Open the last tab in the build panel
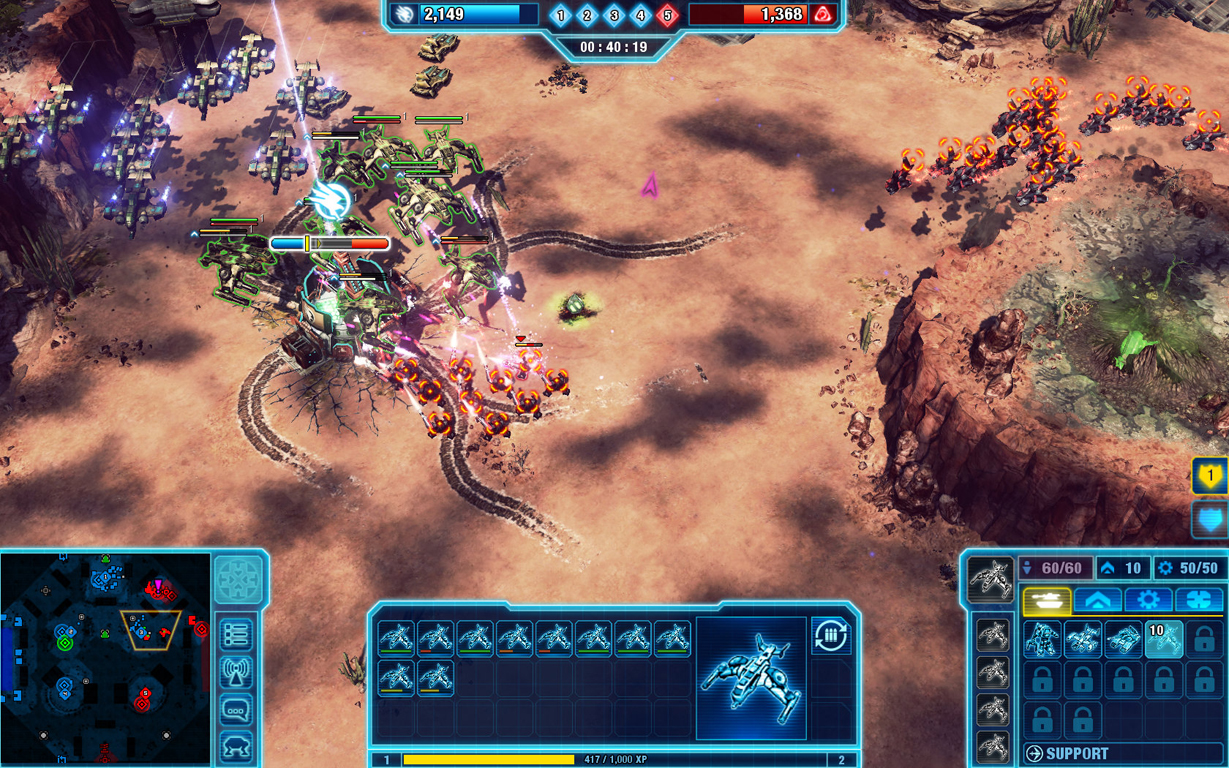Image resolution: width=1229 pixels, height=768 pixels. (x=1198, y=600)
